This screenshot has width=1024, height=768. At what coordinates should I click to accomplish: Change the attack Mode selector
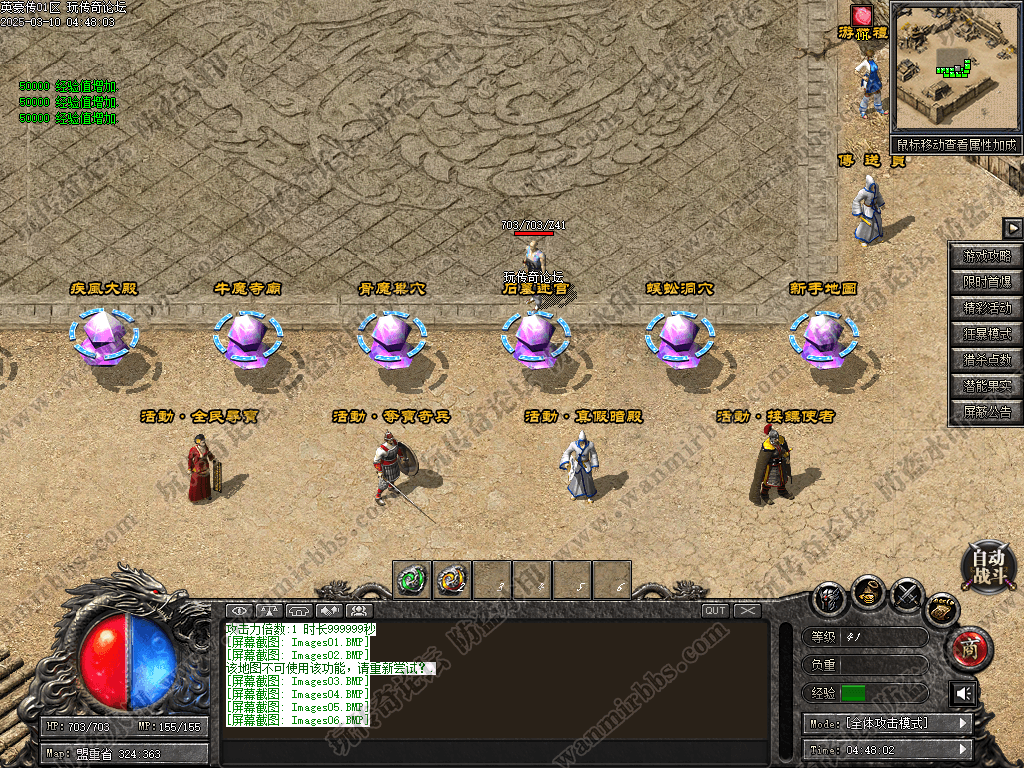click(x=886, y=723)
